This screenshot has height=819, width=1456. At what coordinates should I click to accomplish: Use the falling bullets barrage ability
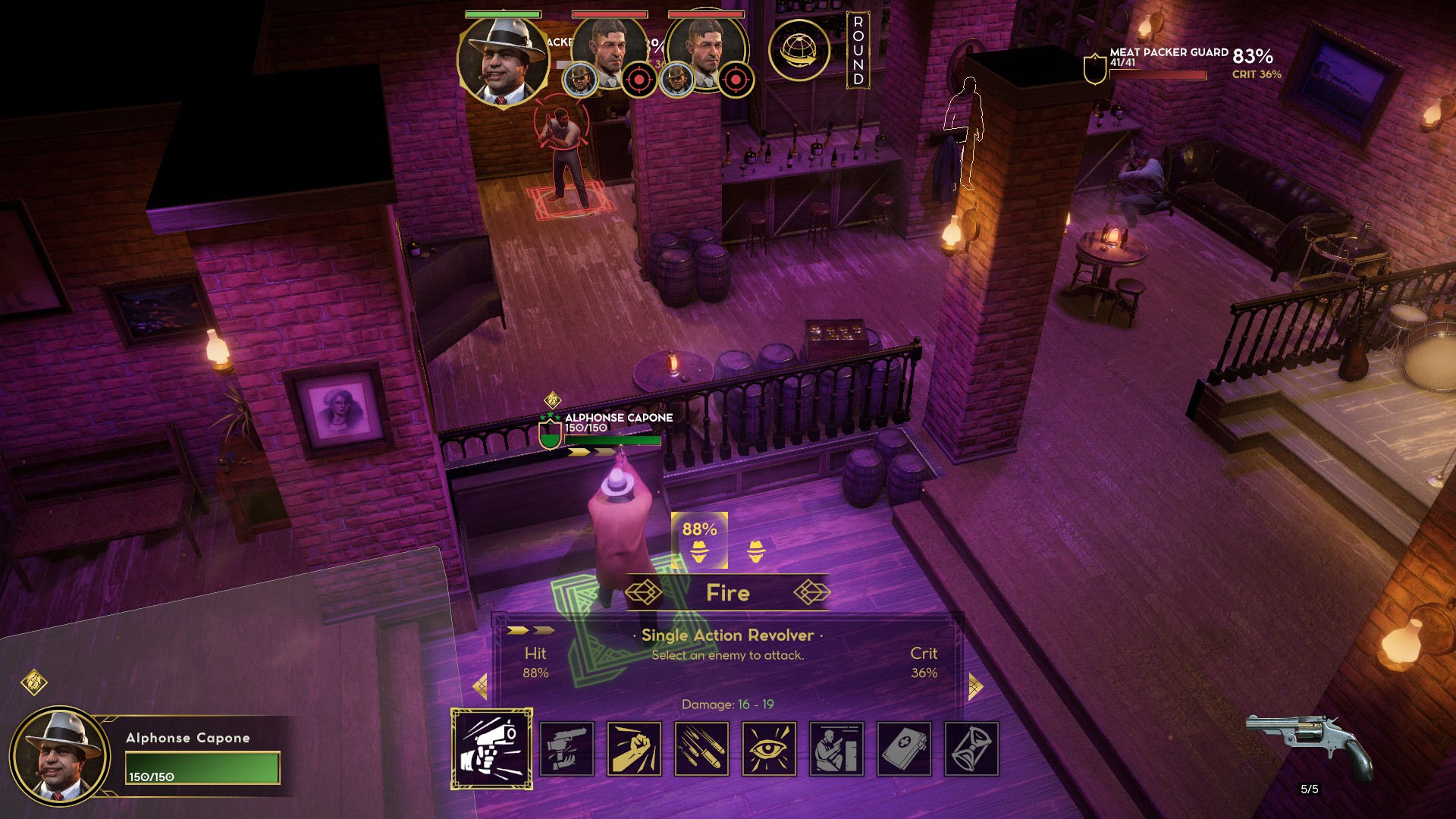point(701,748)
